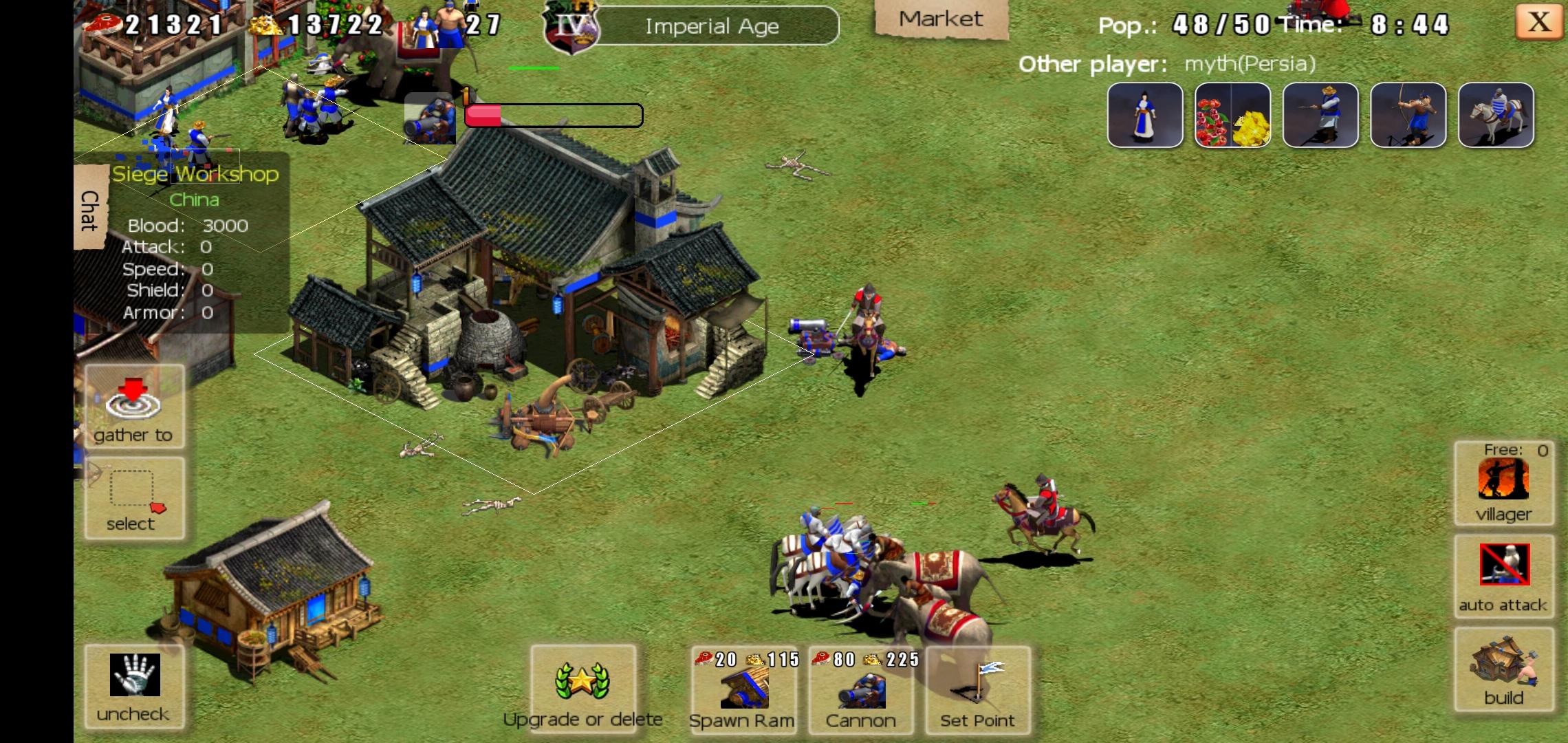The image size is (1568, 743).
Task: Train a Spawn Ram unit
Action: tap(743, 689)
